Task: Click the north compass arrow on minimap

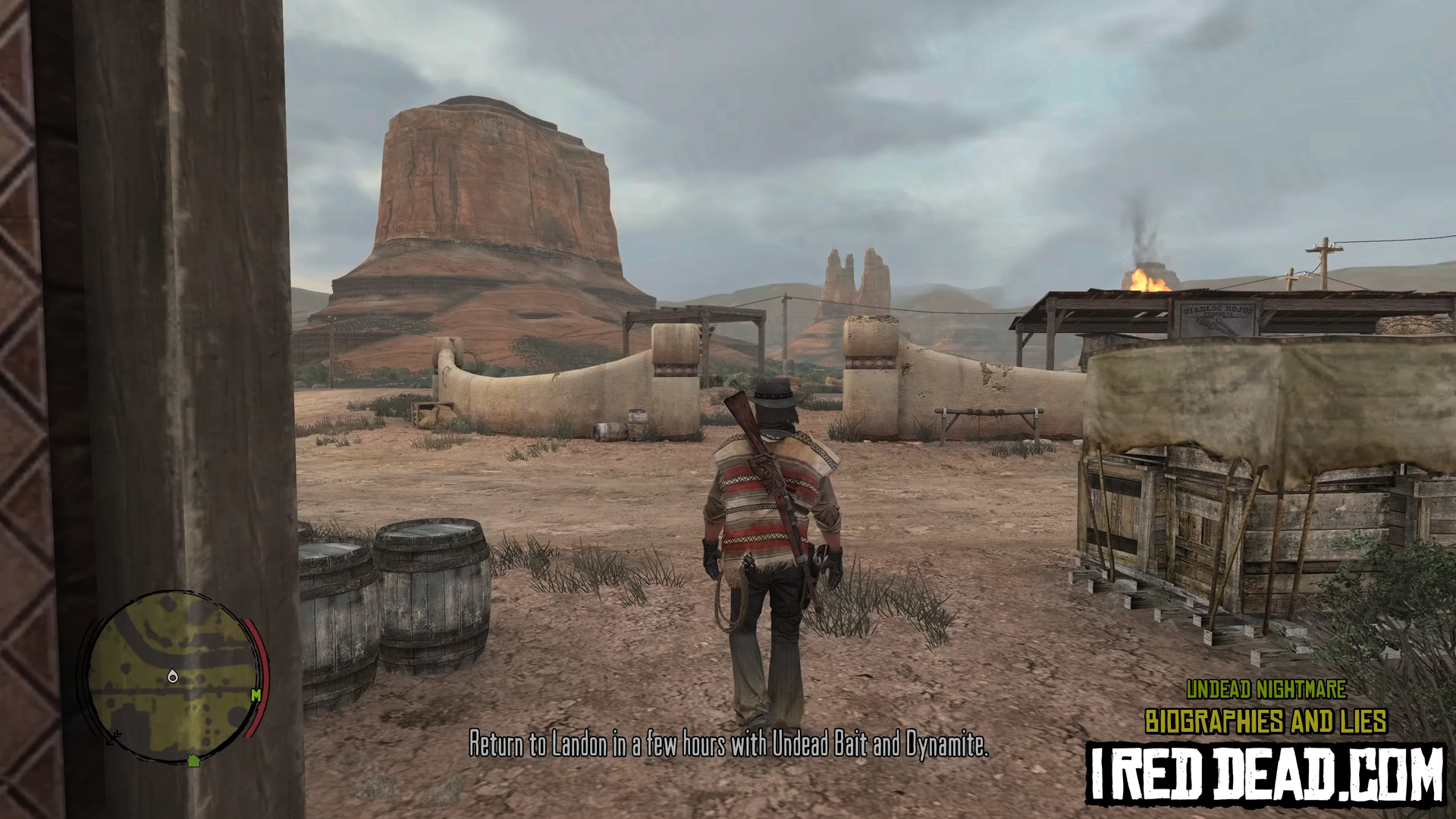Action: [x=115, y=737]
